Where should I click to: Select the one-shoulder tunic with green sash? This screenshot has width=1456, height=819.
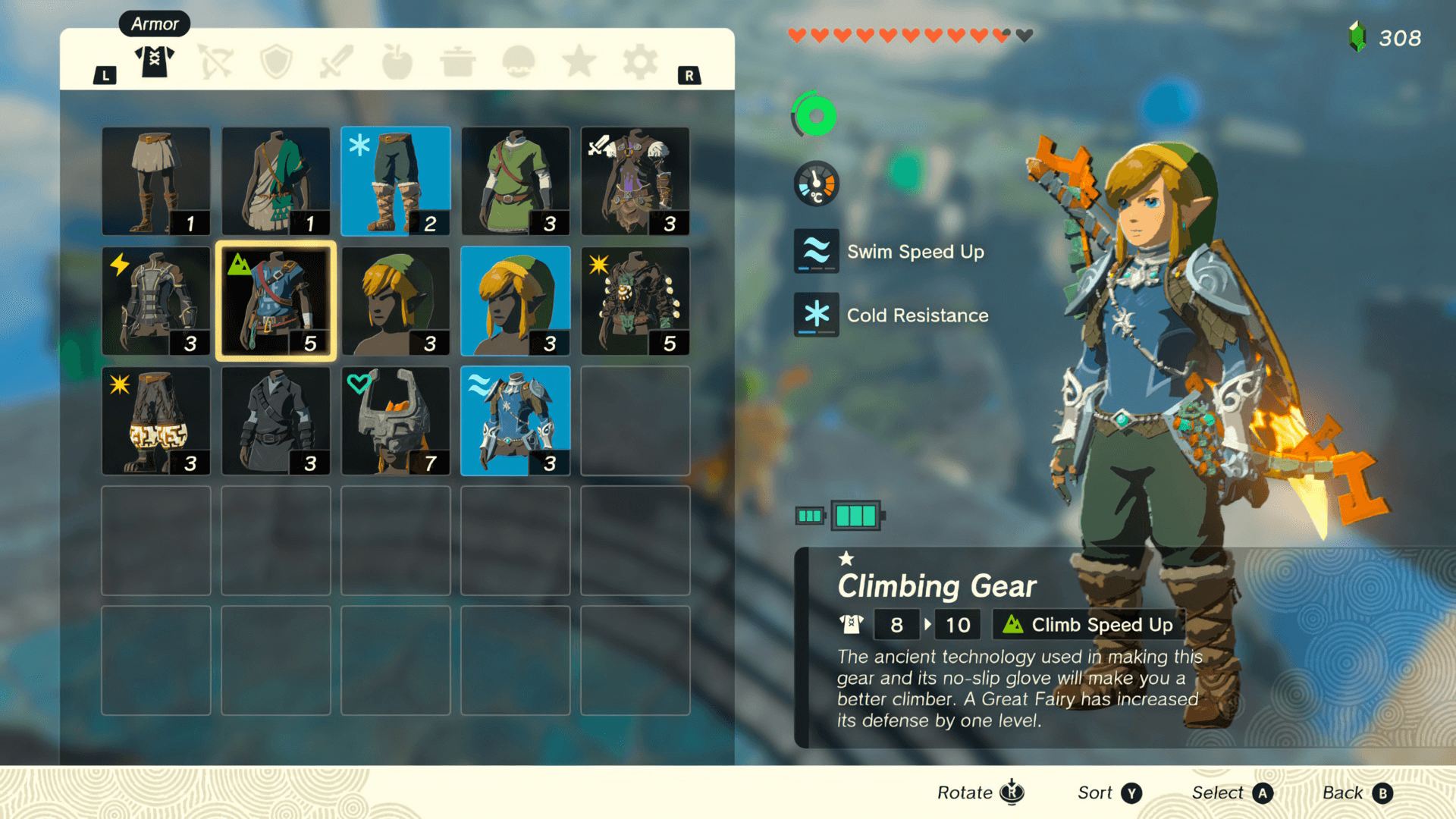[276, 181]
